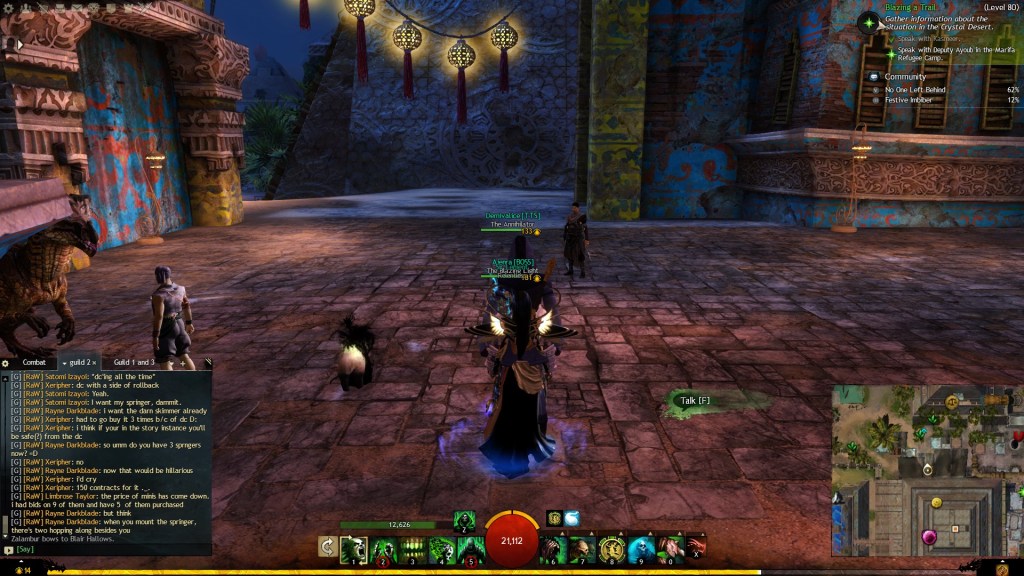This screenshot has width=1024, height=576.
Task: Close the 'guild 2' chat tab
Action: point(94,362)
